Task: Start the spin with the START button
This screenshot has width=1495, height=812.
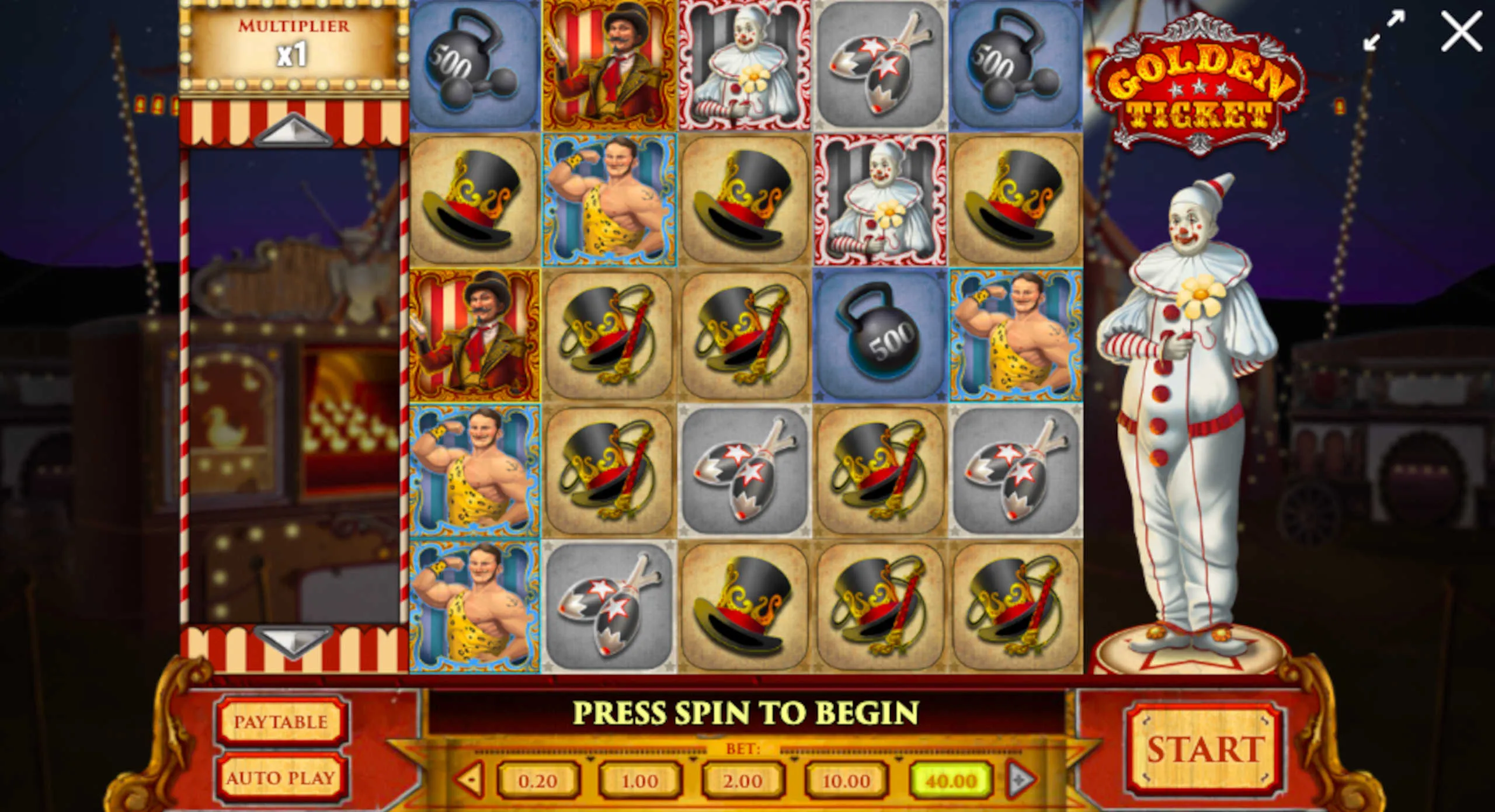Action: point(1204,749)
